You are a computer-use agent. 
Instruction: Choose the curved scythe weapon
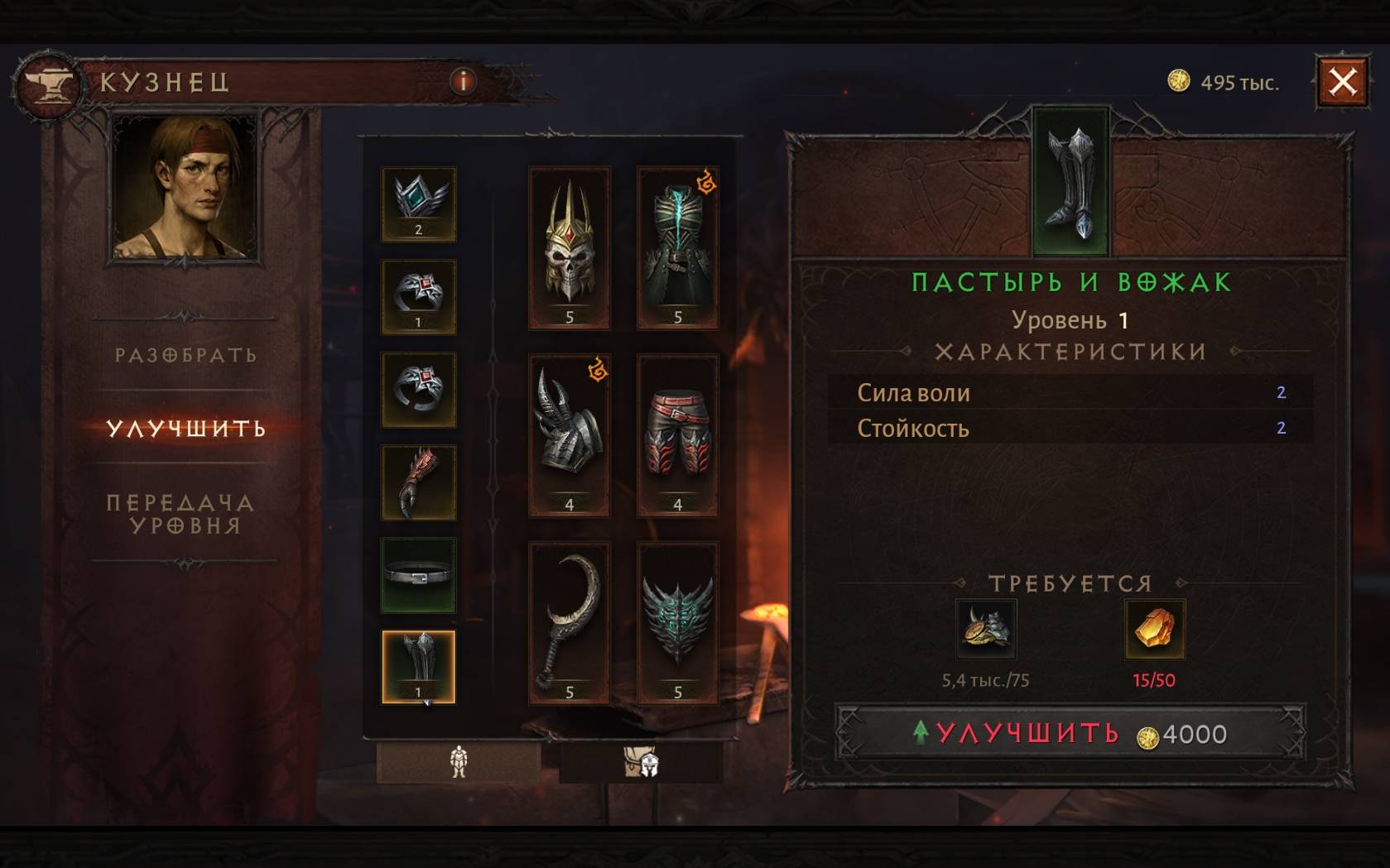(569, 622)
